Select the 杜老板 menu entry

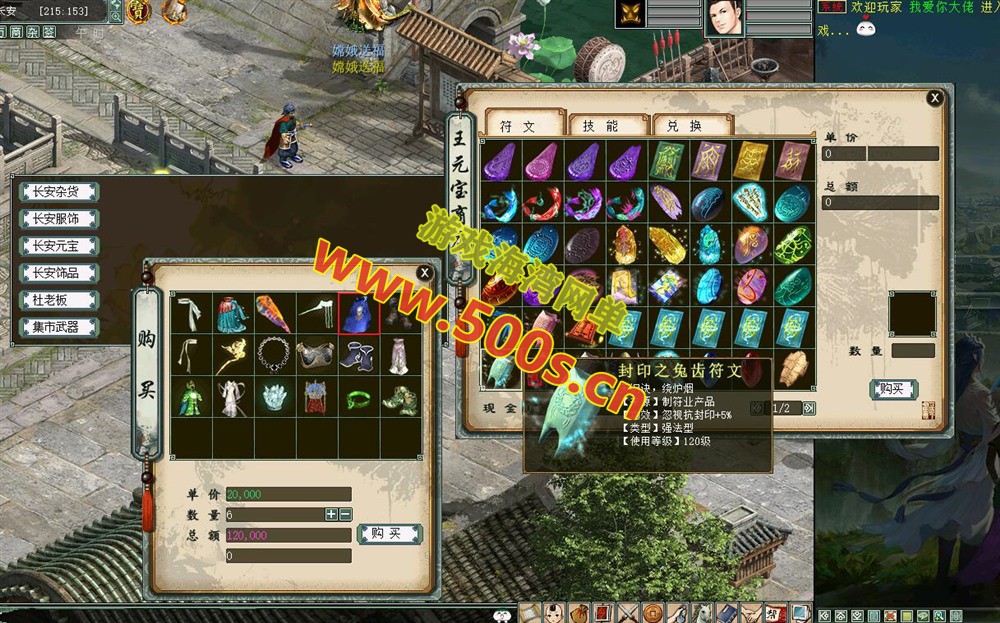click(55, 300)
